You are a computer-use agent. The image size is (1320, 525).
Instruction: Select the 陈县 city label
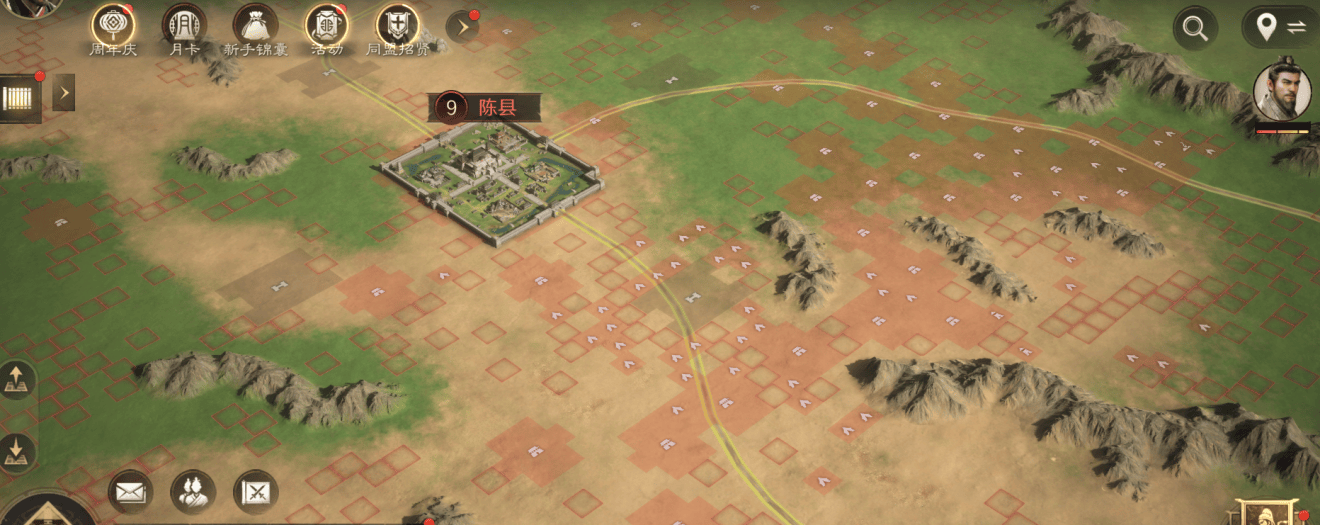click(485, 107)
